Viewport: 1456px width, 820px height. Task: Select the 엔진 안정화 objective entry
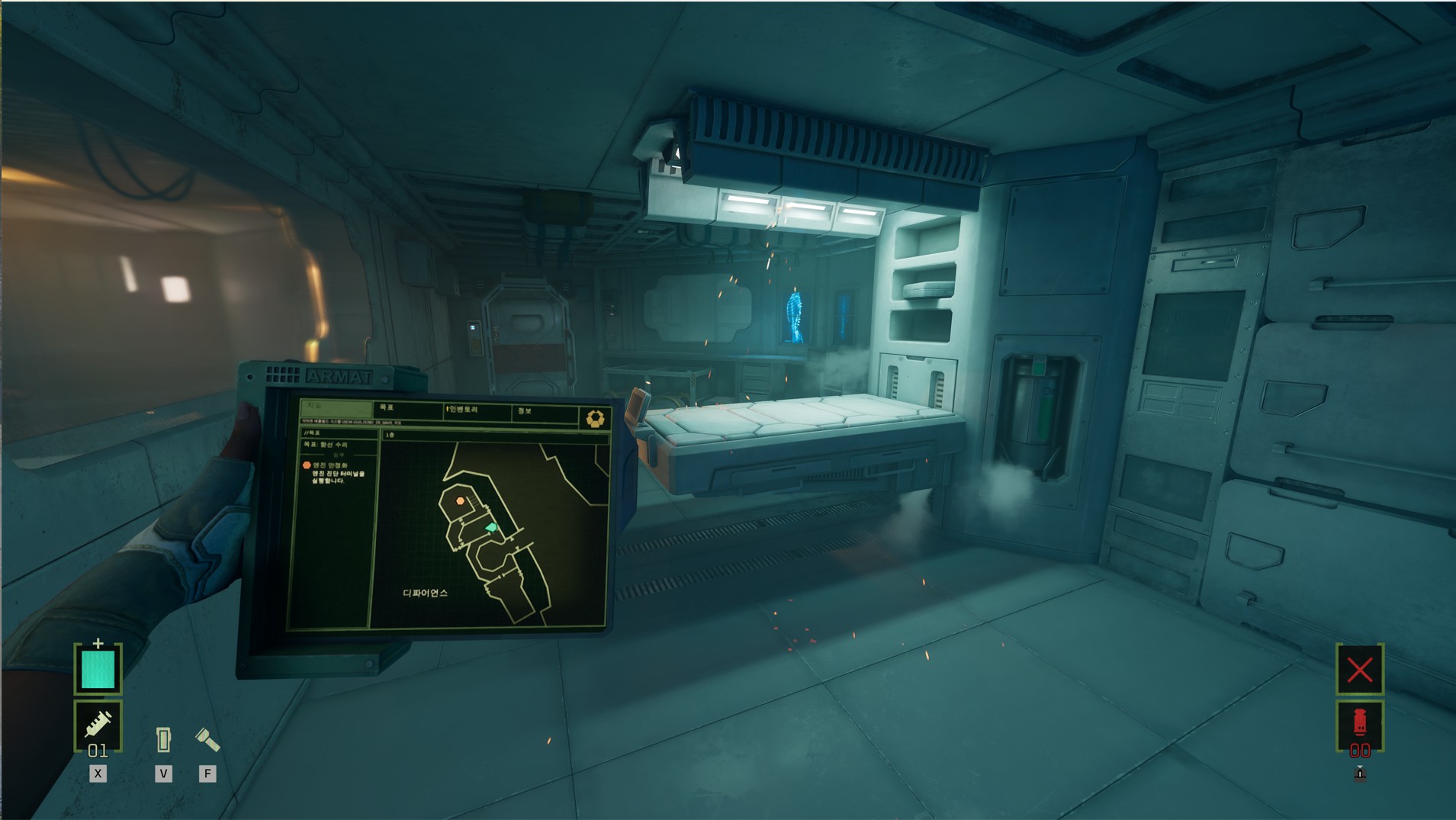(329, 465)
